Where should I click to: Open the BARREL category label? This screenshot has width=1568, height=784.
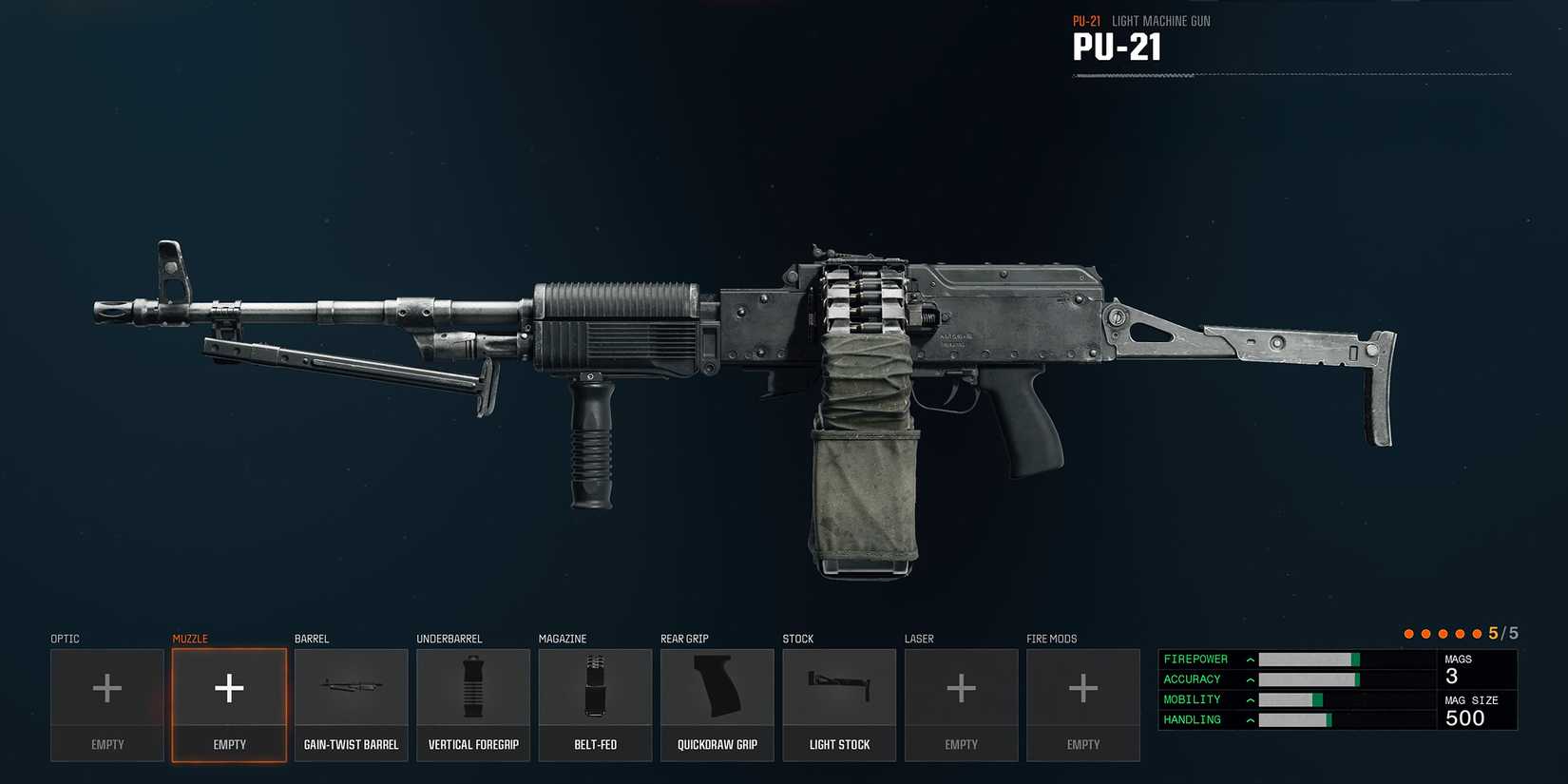pyautogui.click(x=312, y=638)
